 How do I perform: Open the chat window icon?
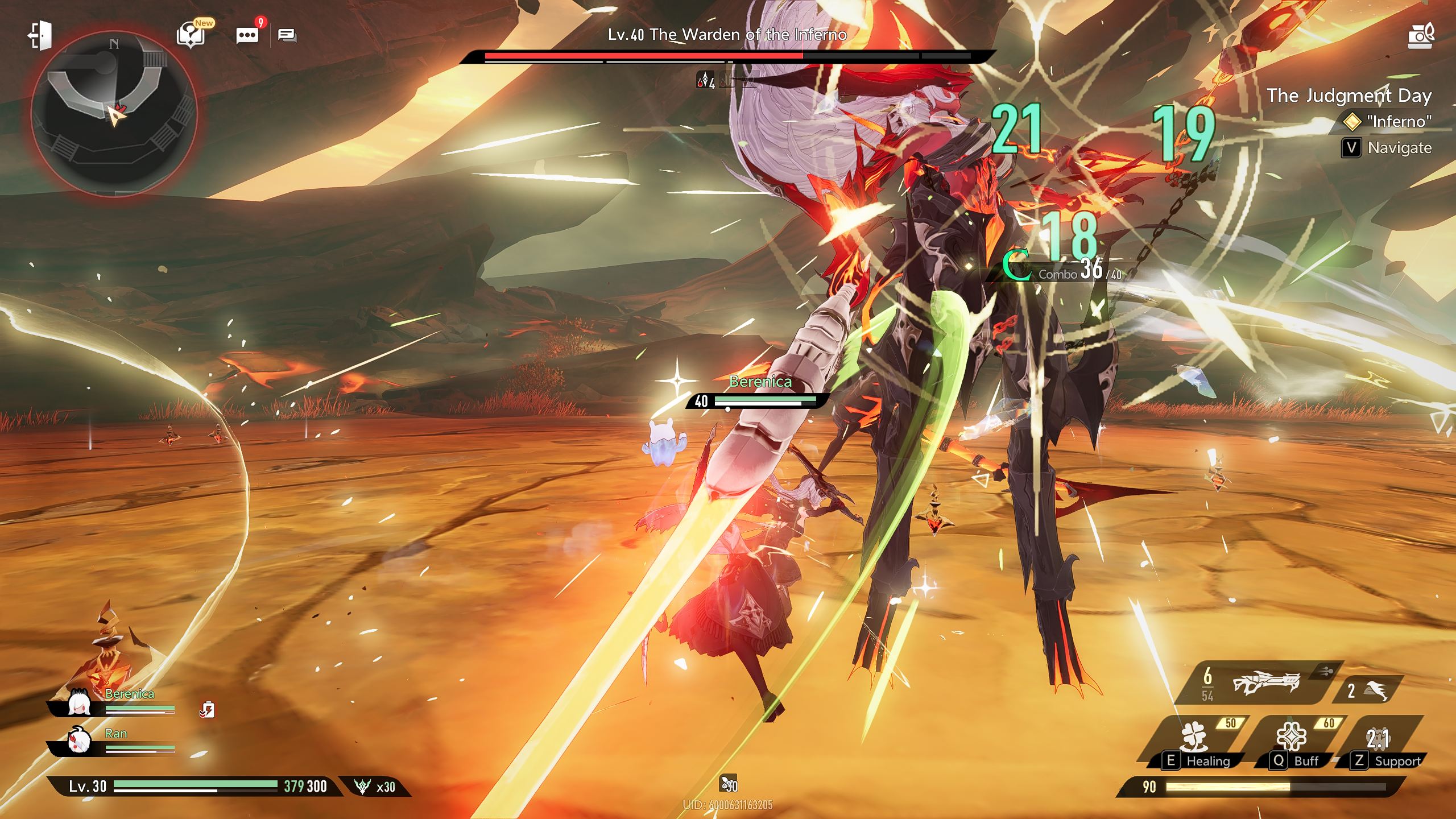click(287, 36)
